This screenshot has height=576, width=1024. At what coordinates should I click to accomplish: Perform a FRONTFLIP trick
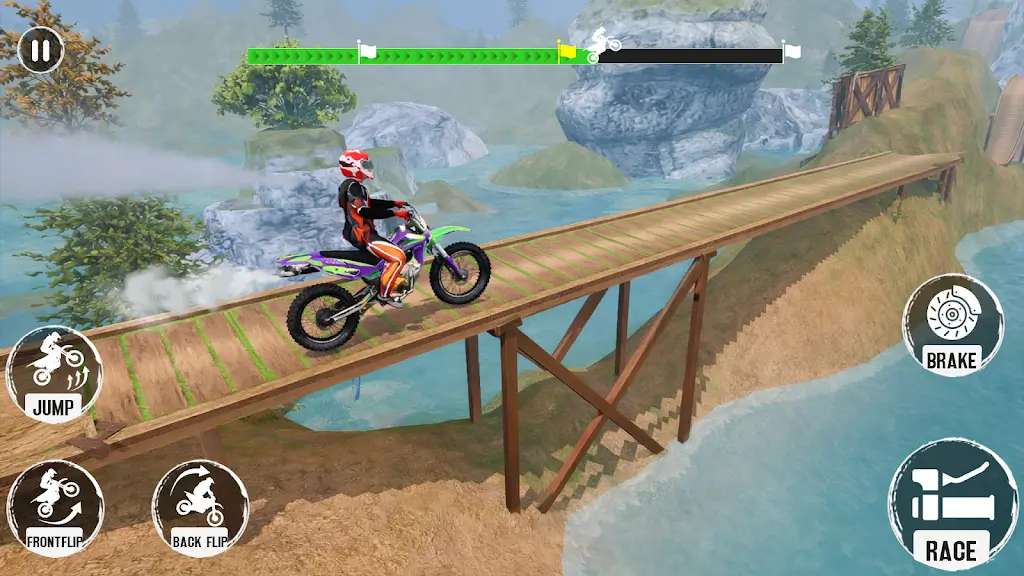click(x=55, y=507)
